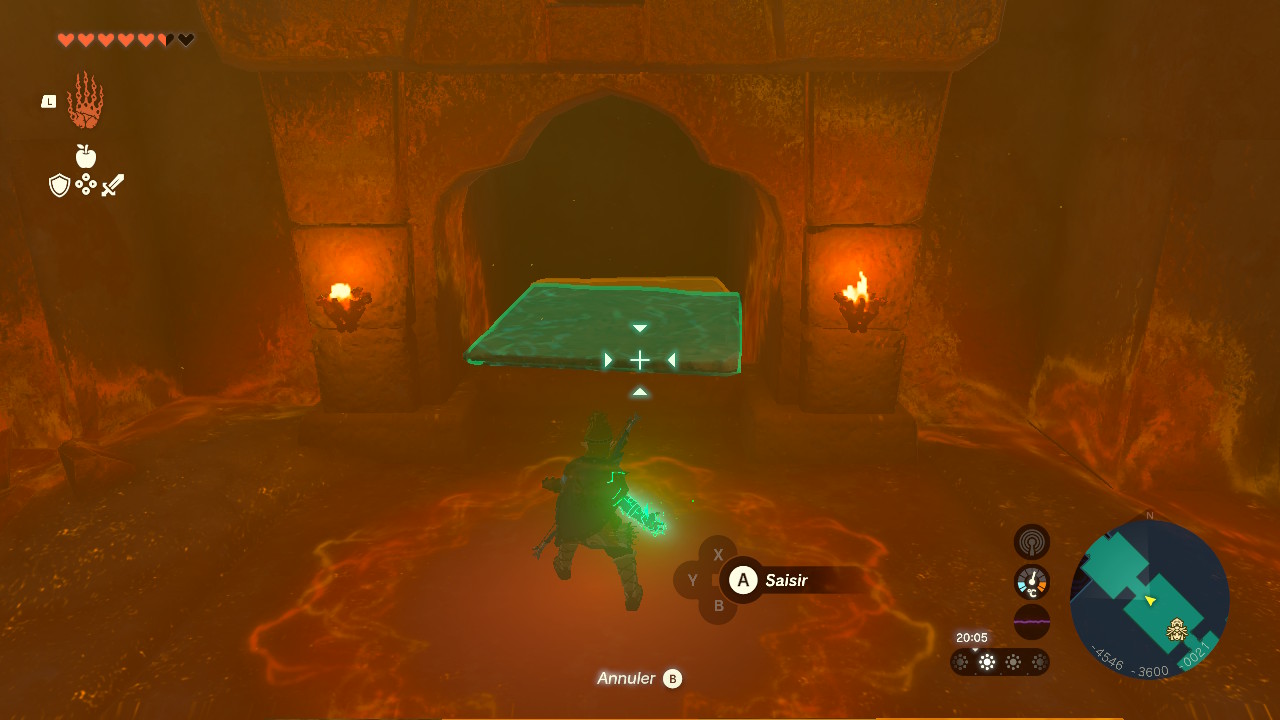The image size is (1280, 720).
Task: Open the circular minimap
Action: pos(1149,599)
